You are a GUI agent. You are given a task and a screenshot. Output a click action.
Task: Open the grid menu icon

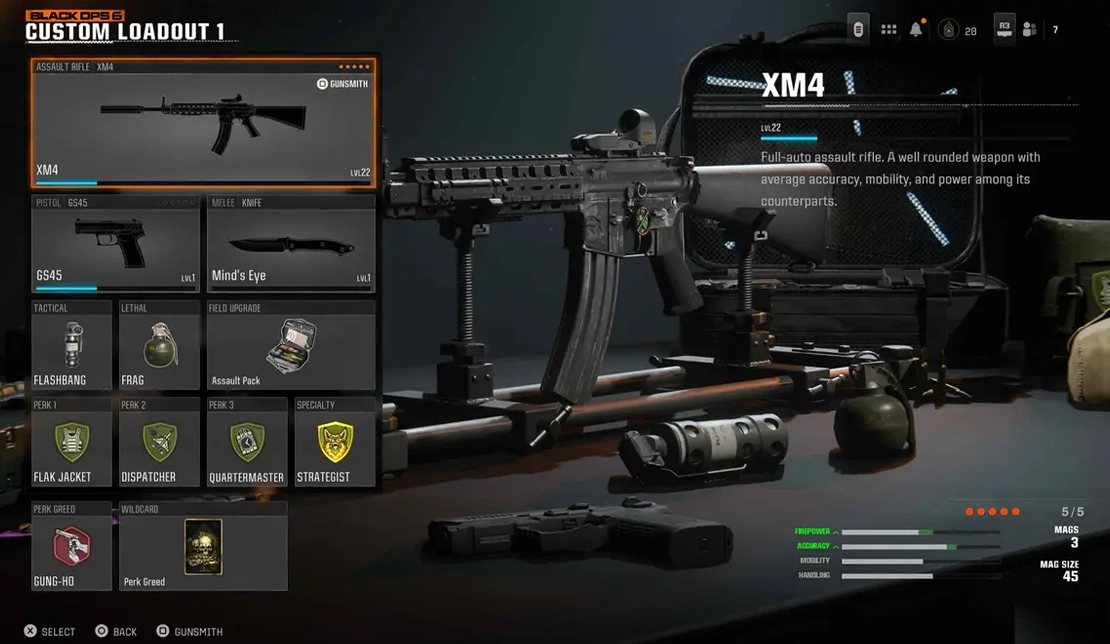click(x=888, y=30)
